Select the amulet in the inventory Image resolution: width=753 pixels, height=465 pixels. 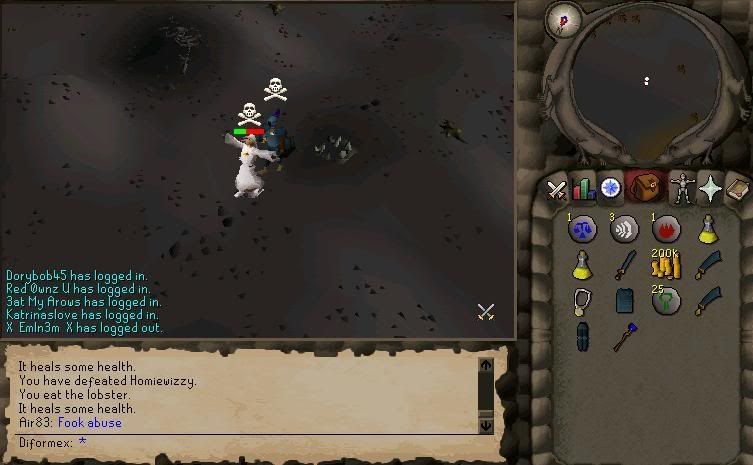[582, 301]
